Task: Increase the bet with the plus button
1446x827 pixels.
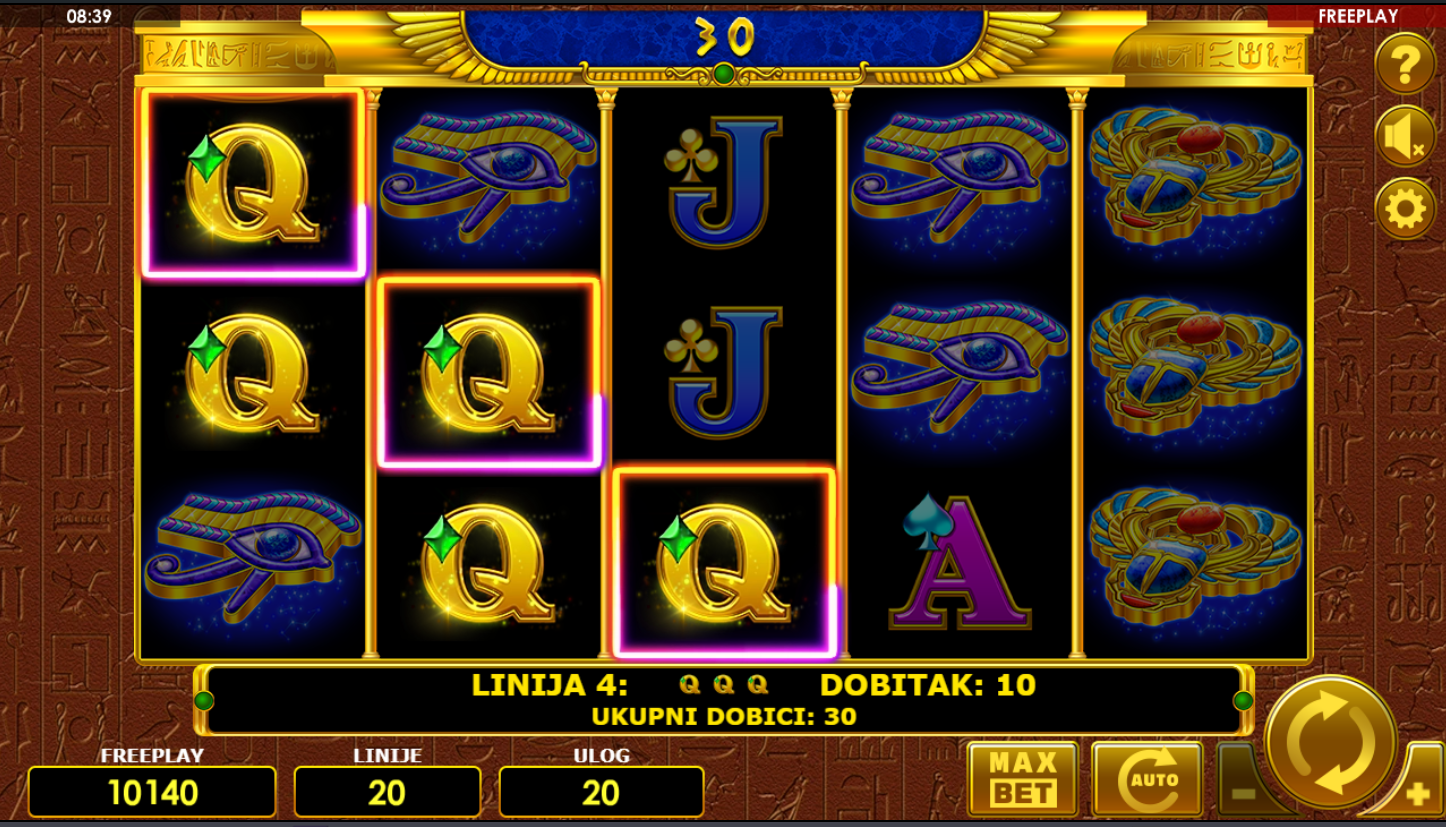Action: coord(1417,795)
